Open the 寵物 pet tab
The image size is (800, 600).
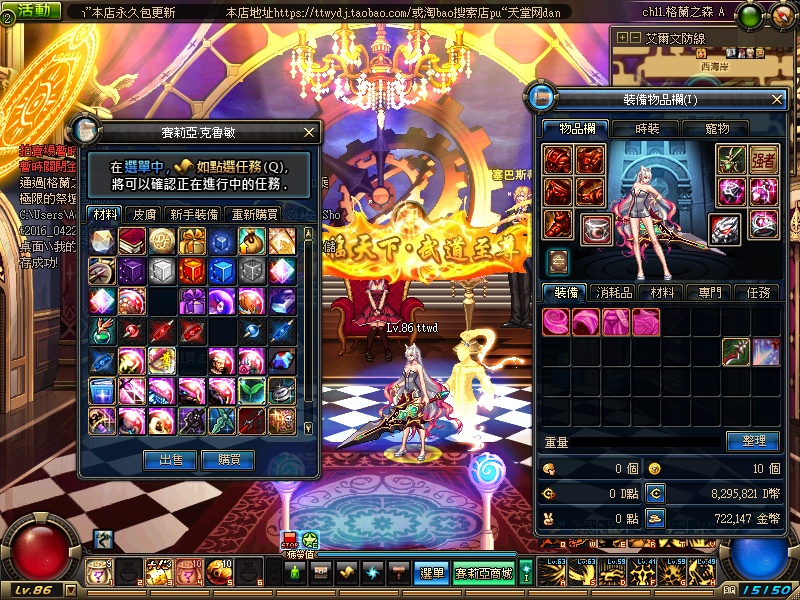coord(717,128)
